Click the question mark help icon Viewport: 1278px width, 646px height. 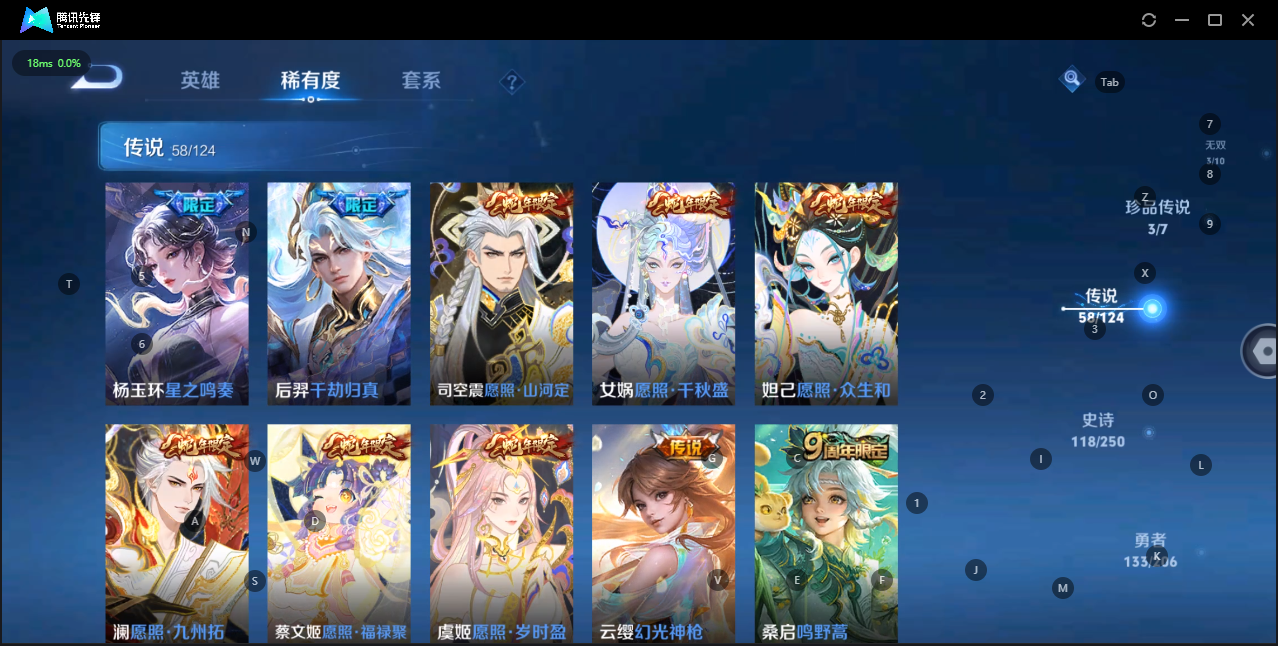pyautogui.click(x=512, y=82)
